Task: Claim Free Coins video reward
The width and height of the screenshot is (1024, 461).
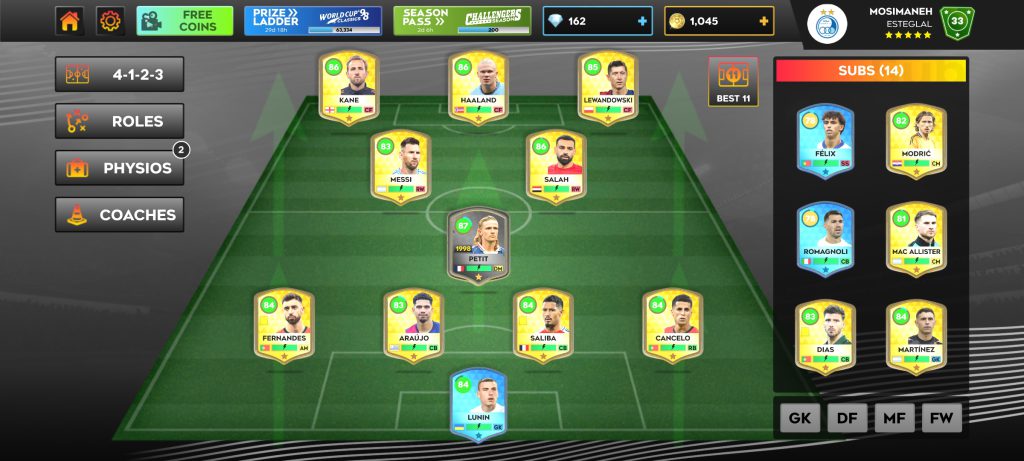Action: pyautogui.click(x=184, y=21)
